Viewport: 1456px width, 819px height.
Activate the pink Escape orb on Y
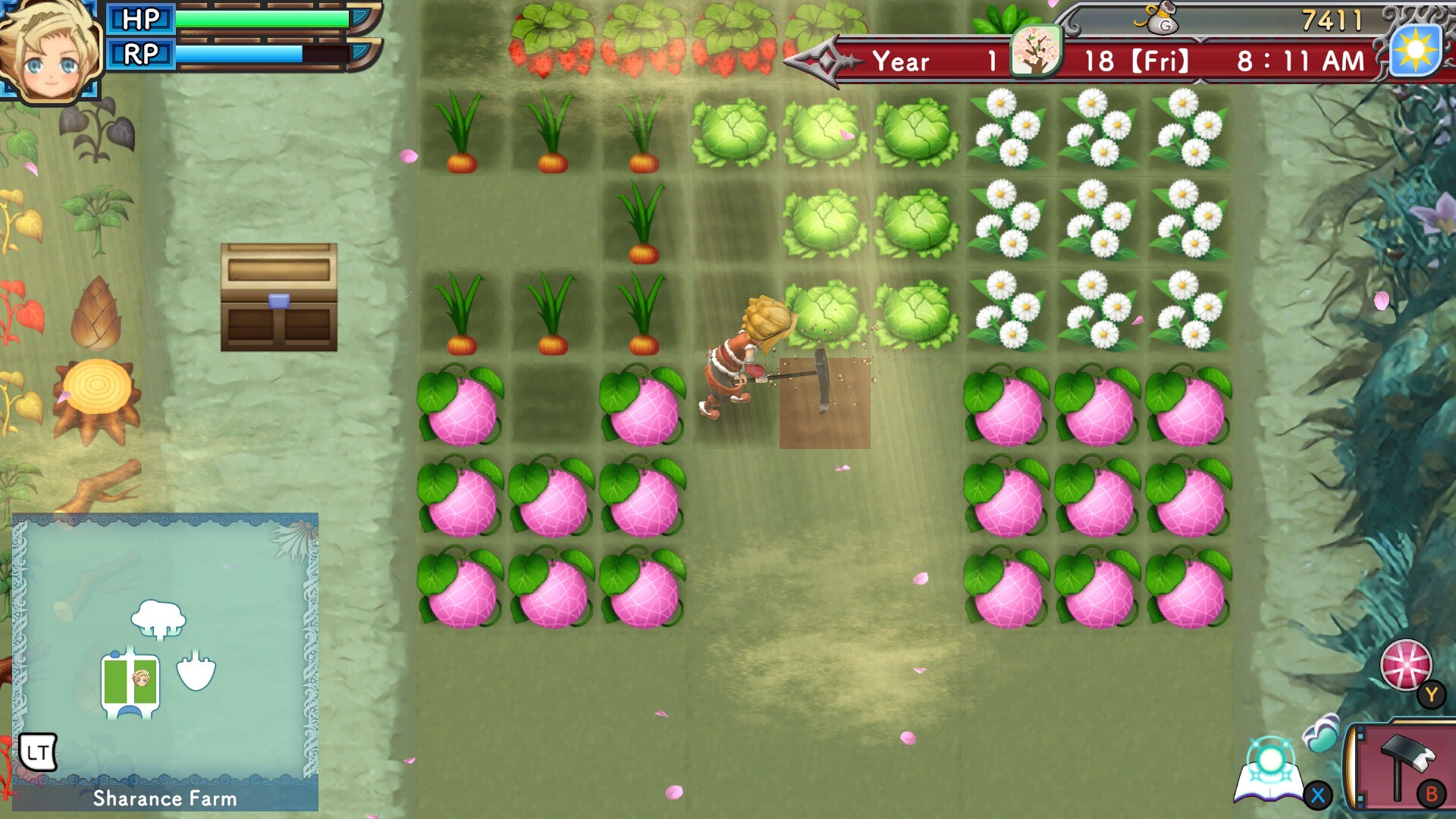[x=1407, y=669]
